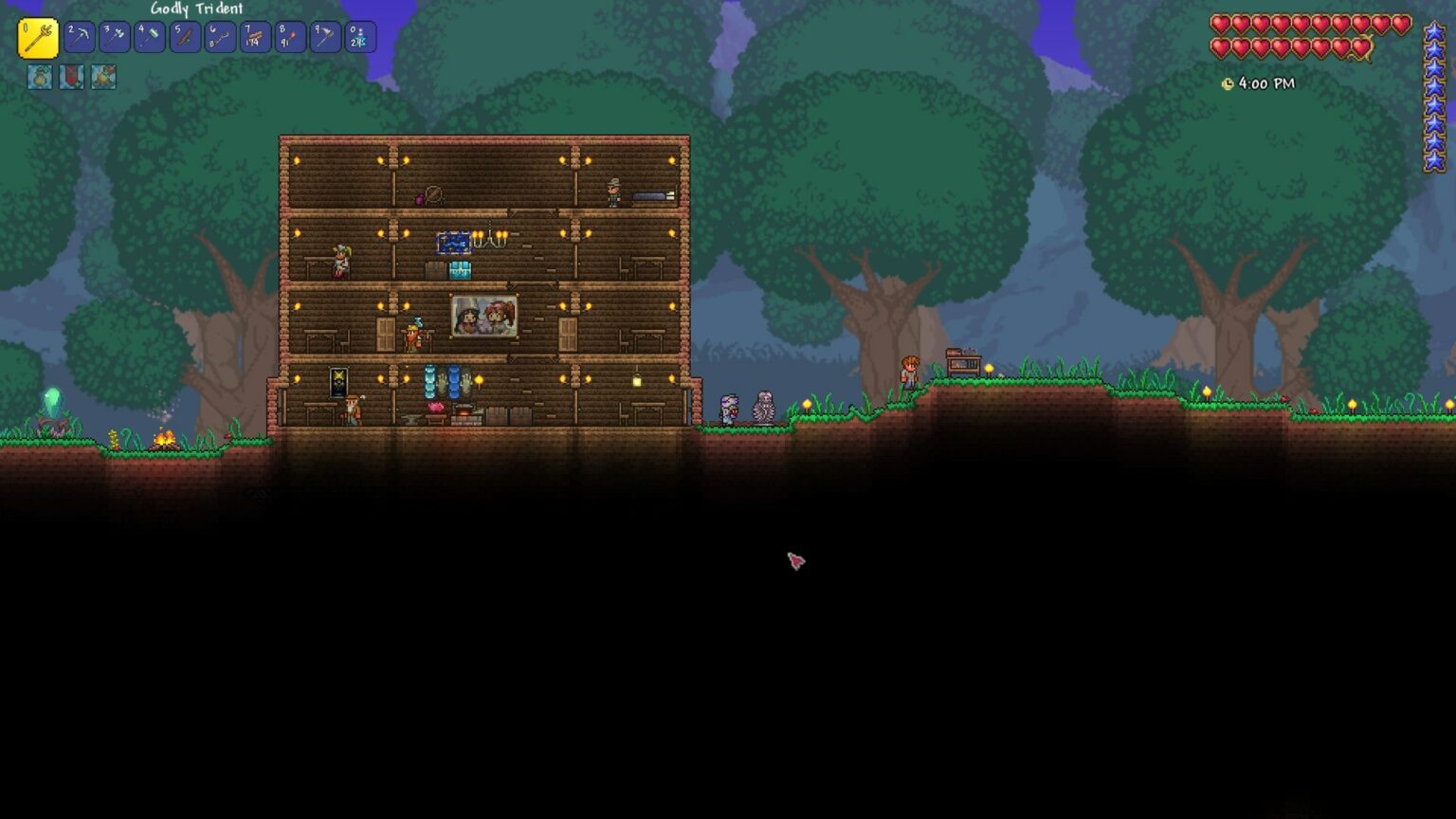Screen dimensions: 1456x819
Task: Open the frozen chest on the second floor
Action: [x=460, y=269]
